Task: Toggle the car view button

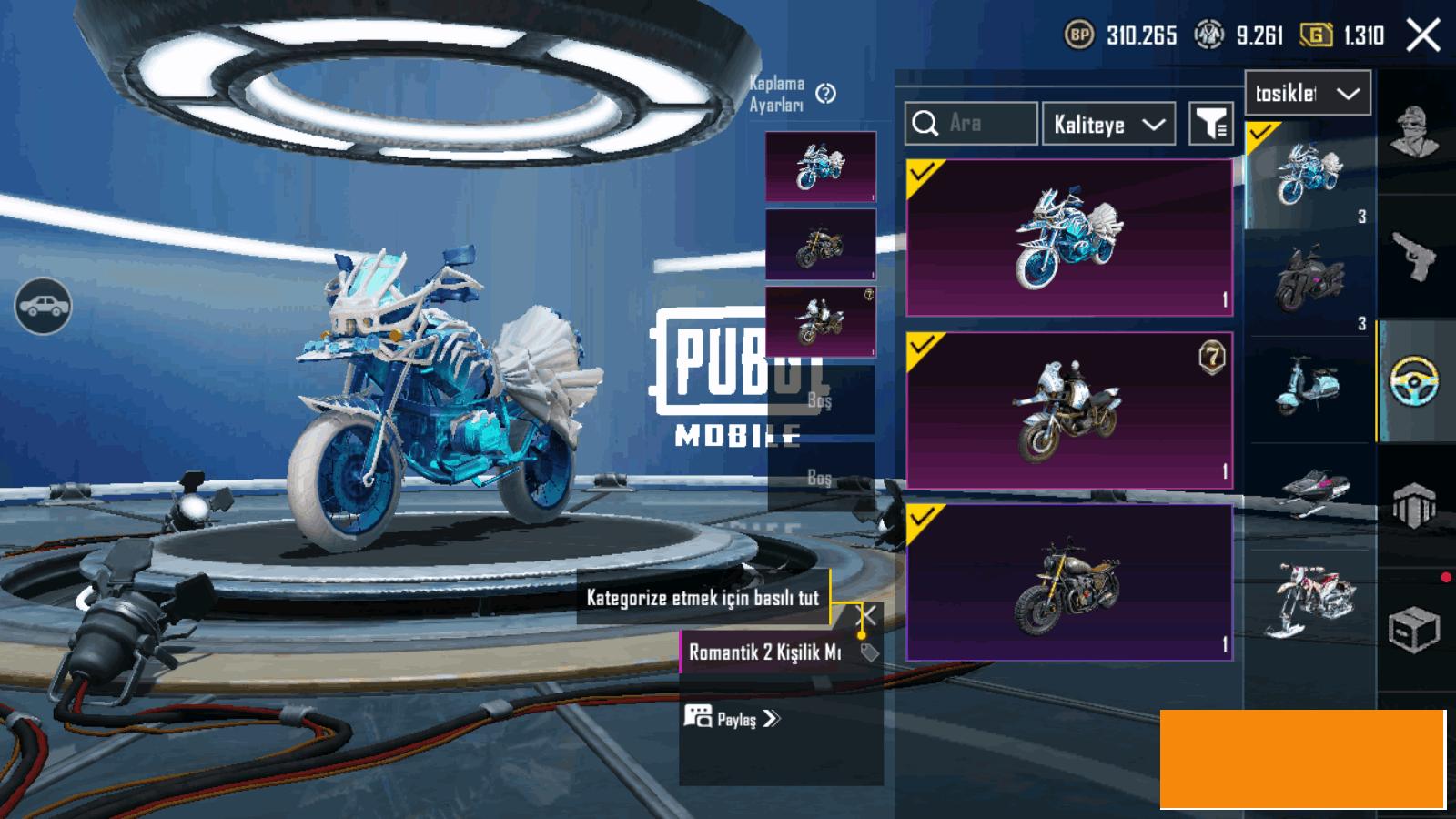Action: [43, 306]
